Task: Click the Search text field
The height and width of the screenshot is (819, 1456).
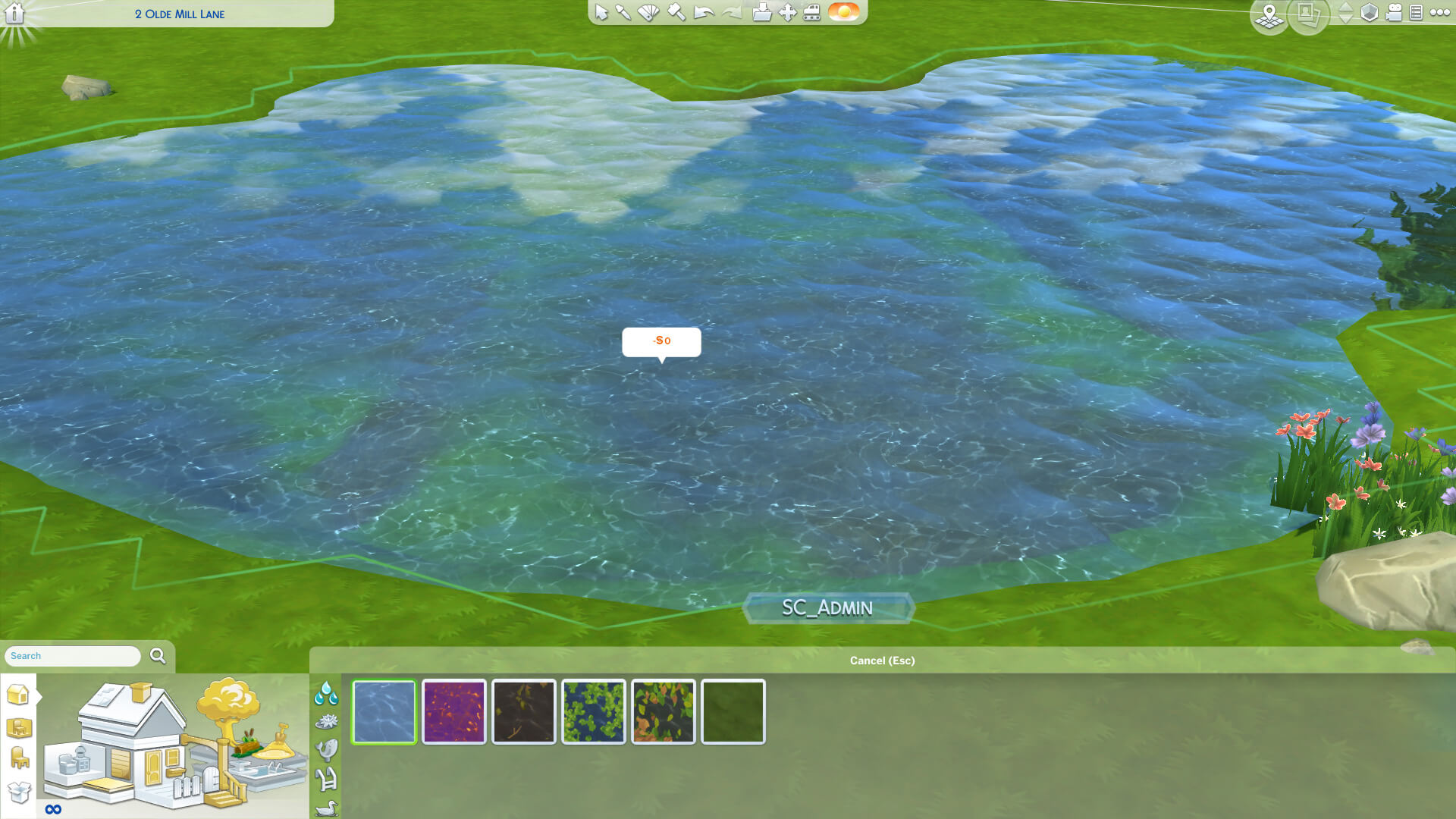Action: click(73, 656)
